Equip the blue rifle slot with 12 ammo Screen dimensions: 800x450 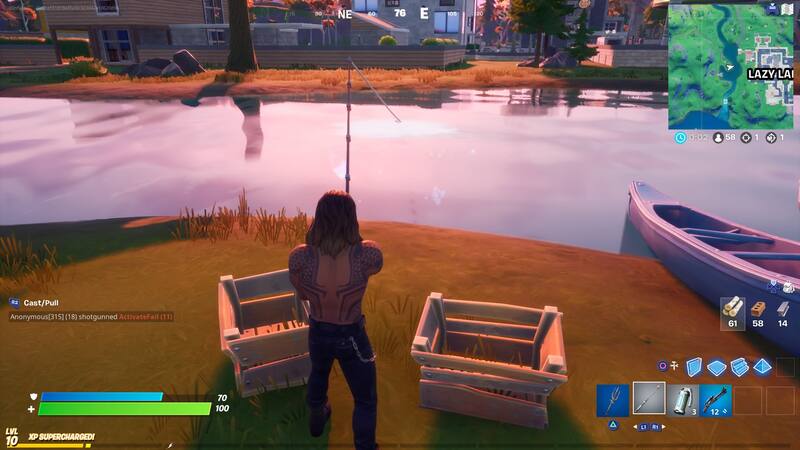(715, 400)
